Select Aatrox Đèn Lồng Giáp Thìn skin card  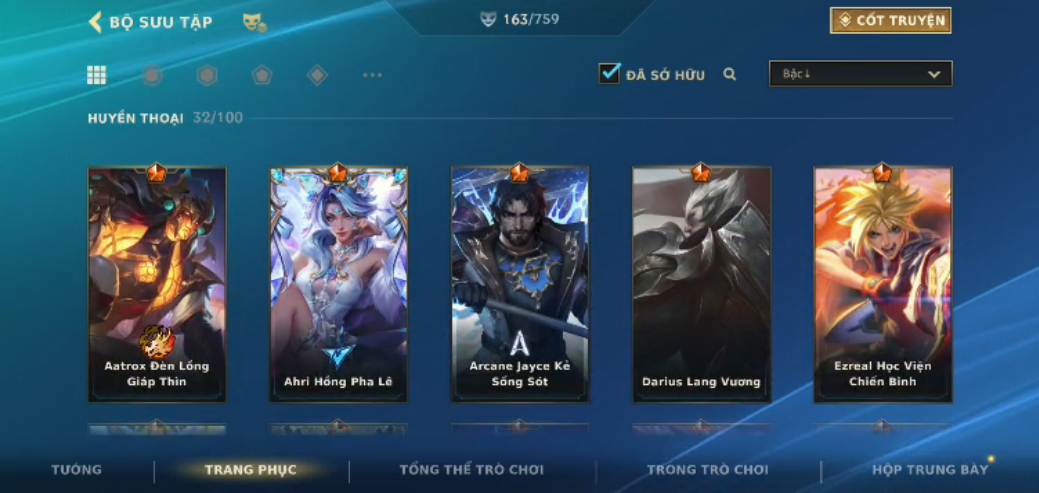coord(157,284)
